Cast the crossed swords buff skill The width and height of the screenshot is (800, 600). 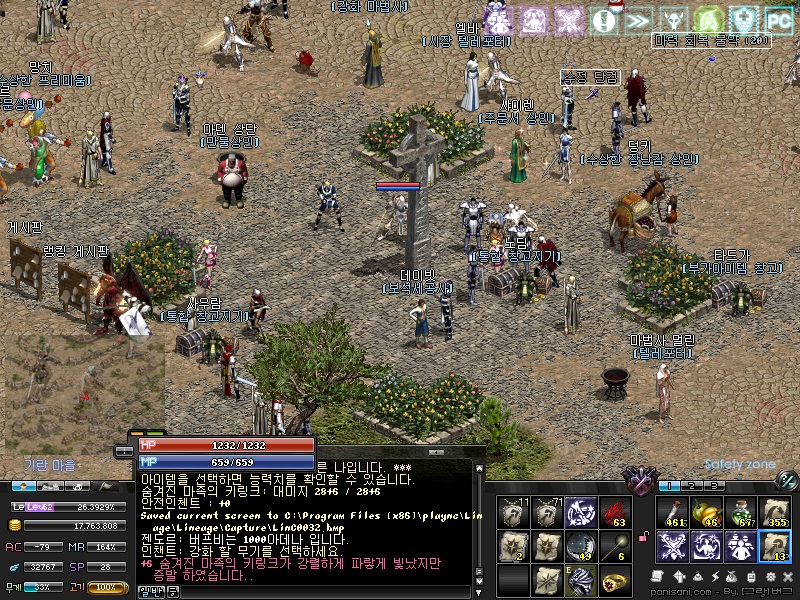pyautogui.click(x=672, y=546)
